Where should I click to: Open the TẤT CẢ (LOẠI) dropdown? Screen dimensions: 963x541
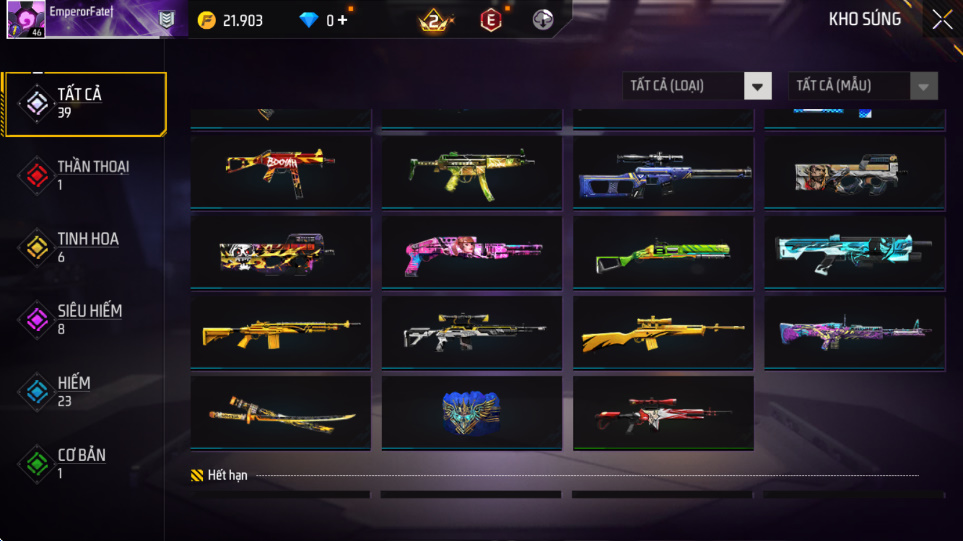coord(697,86)
